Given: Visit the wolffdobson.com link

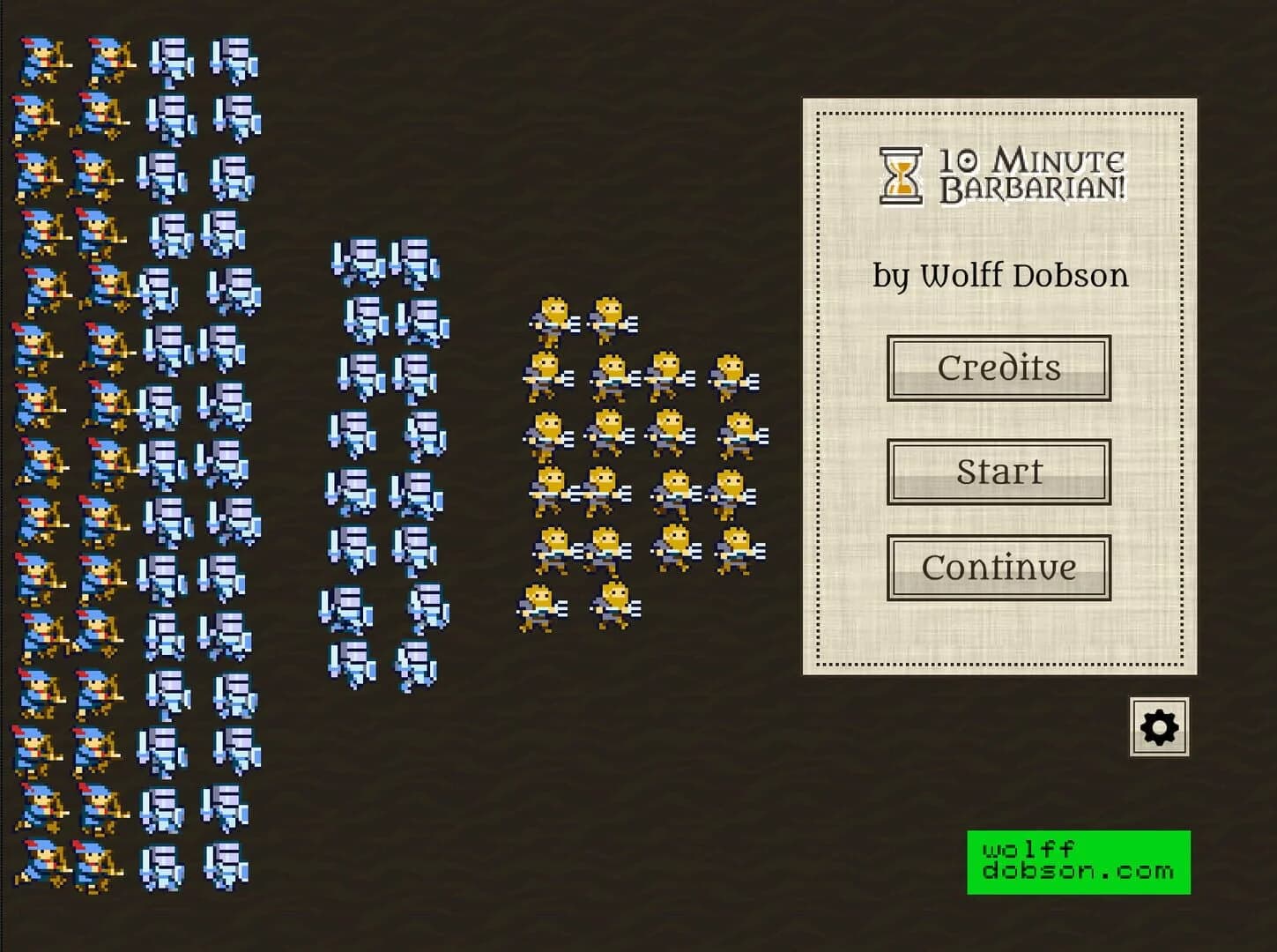Looking at the screenshot, I should [x=1077, y=862].
